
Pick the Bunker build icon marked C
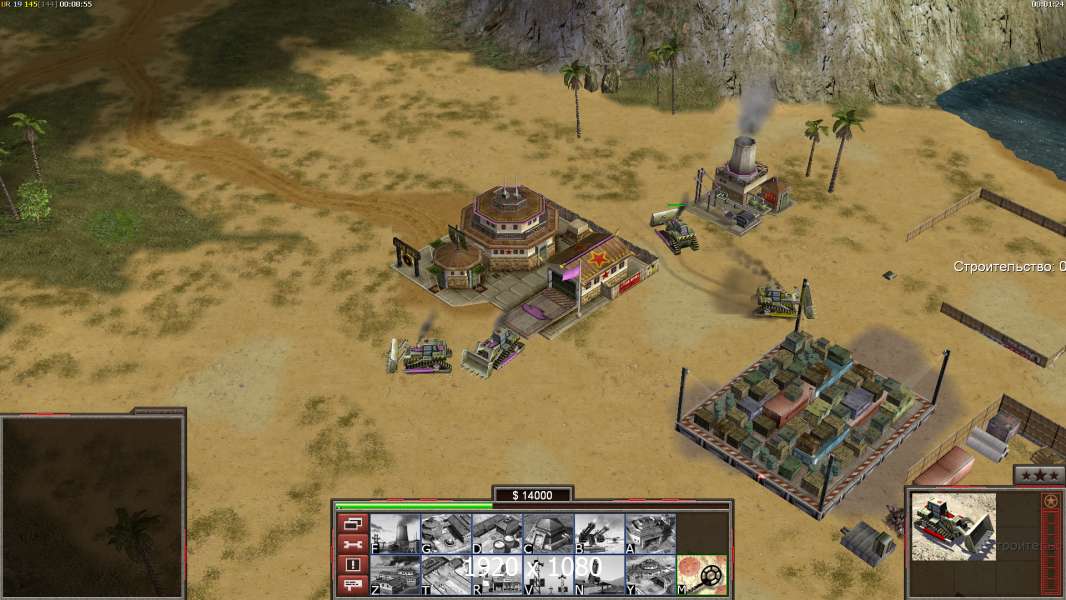[x=548, y=534]
